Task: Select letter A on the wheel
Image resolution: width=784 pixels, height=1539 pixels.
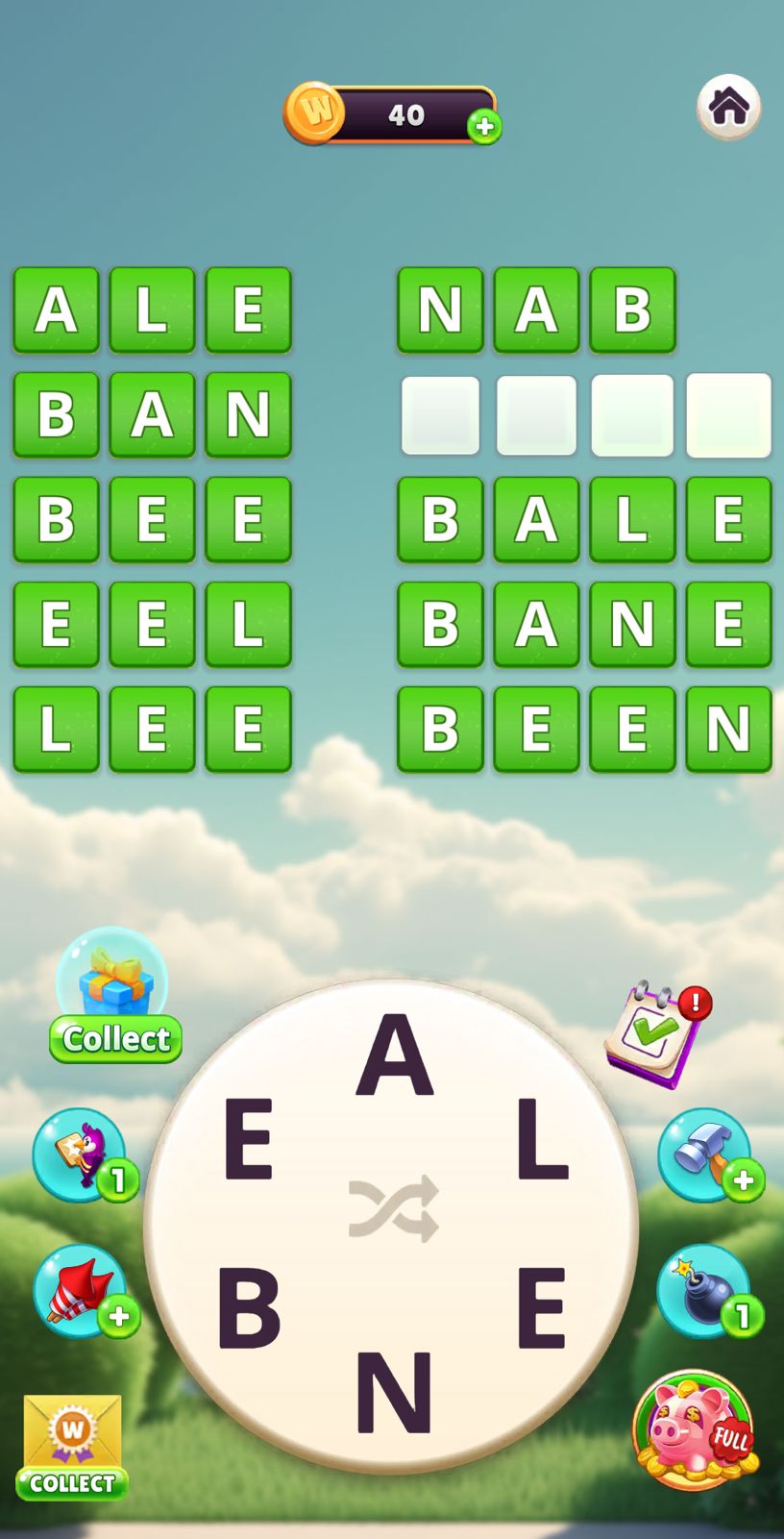Action: coord(394,1055)
